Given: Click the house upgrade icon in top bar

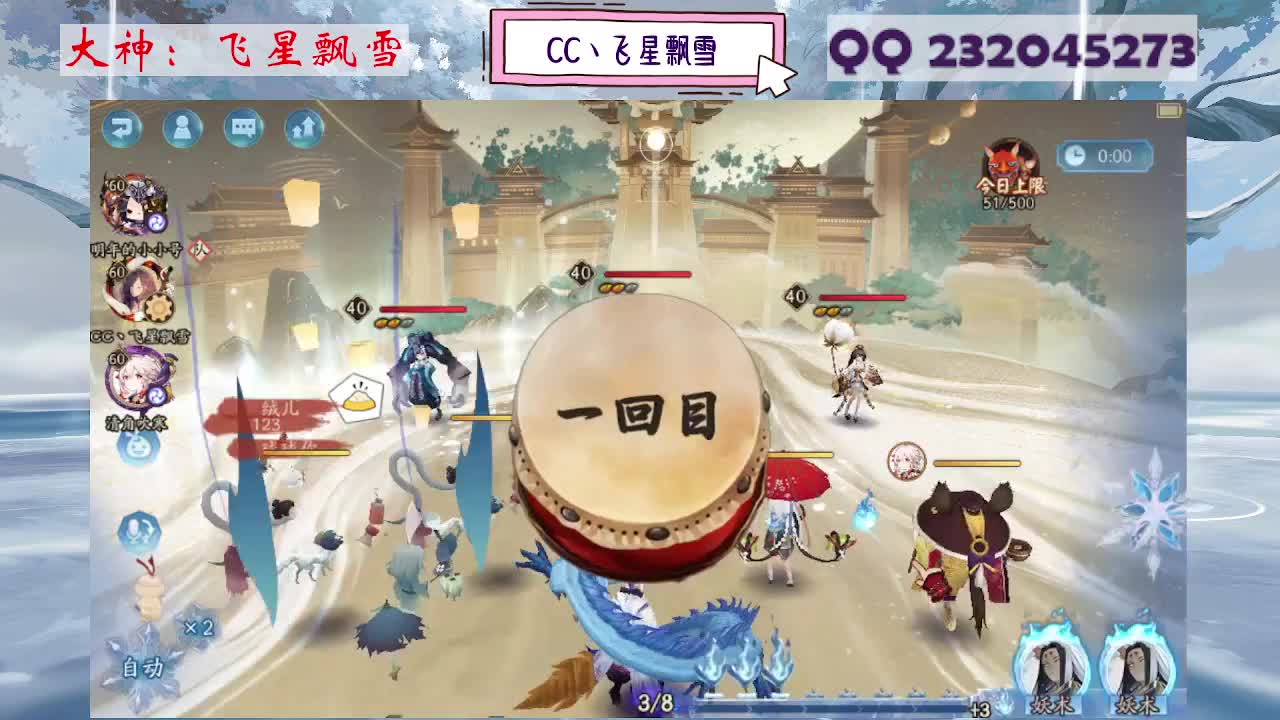Looking at the screenshot, I should pyautogui.click(x=303, y=129).
